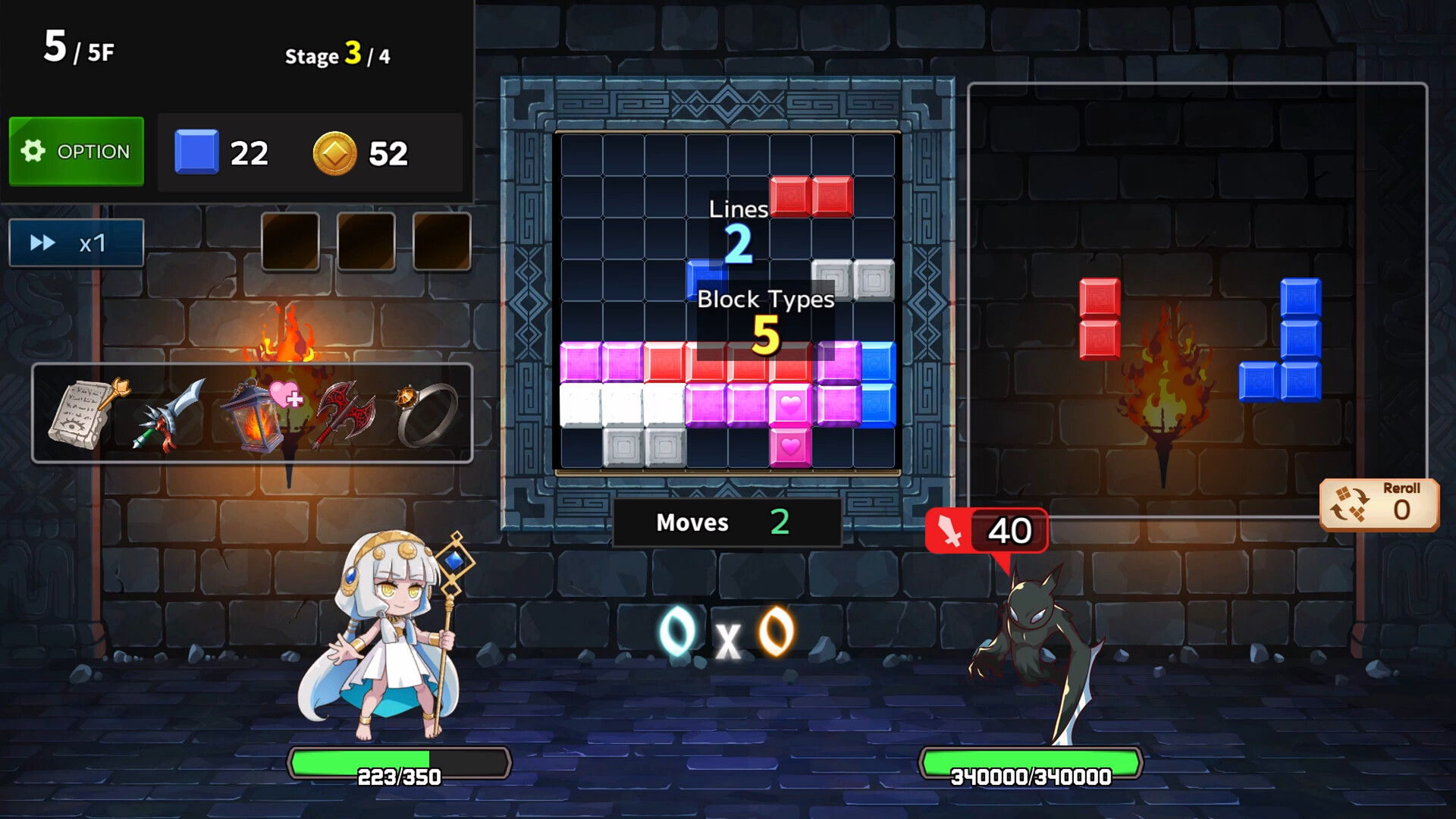Expand the Reroll panel
This screenshot has height=819, width=1456.
[1380, 503]
